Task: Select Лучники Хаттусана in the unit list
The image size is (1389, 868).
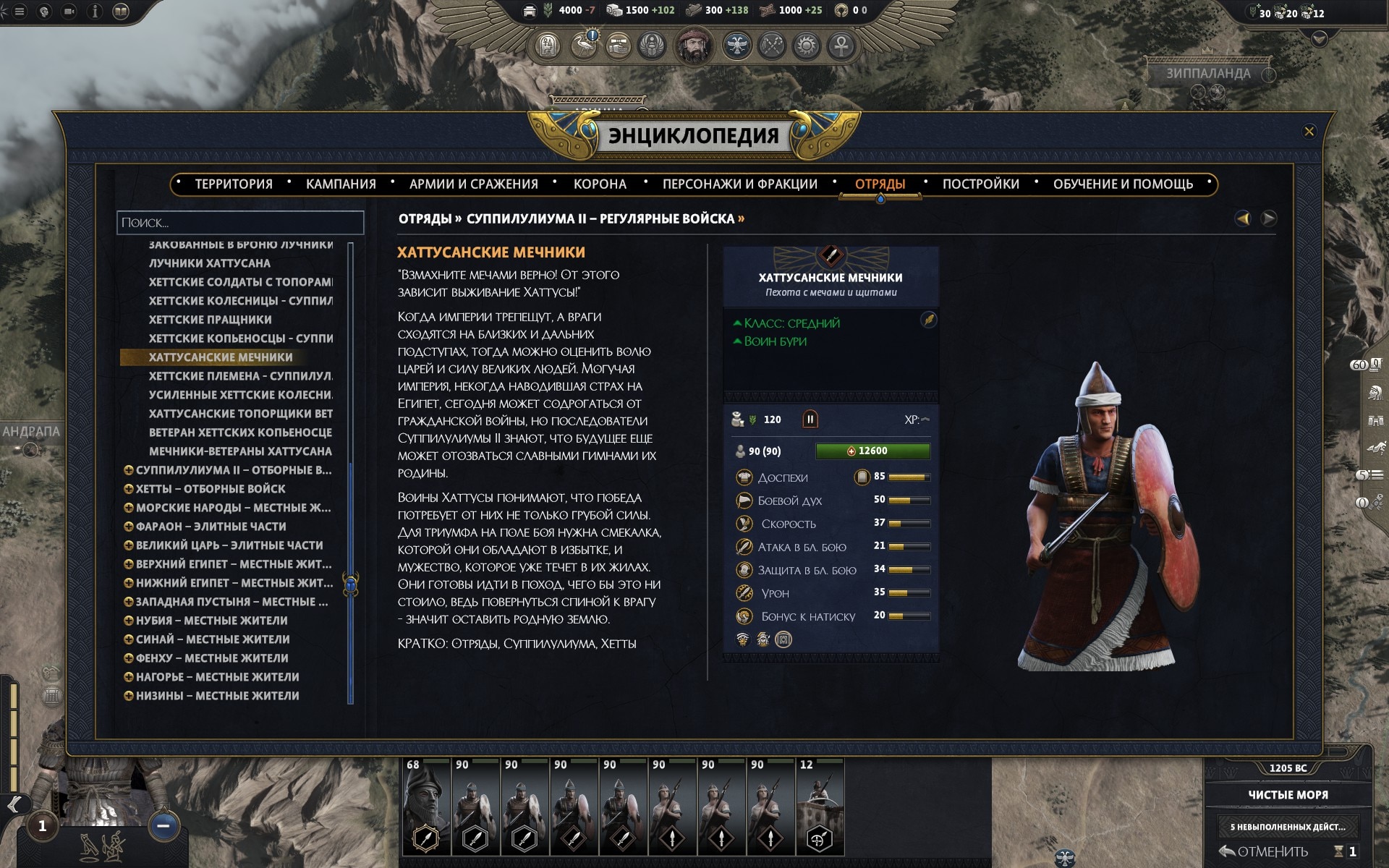Action: 210,263
